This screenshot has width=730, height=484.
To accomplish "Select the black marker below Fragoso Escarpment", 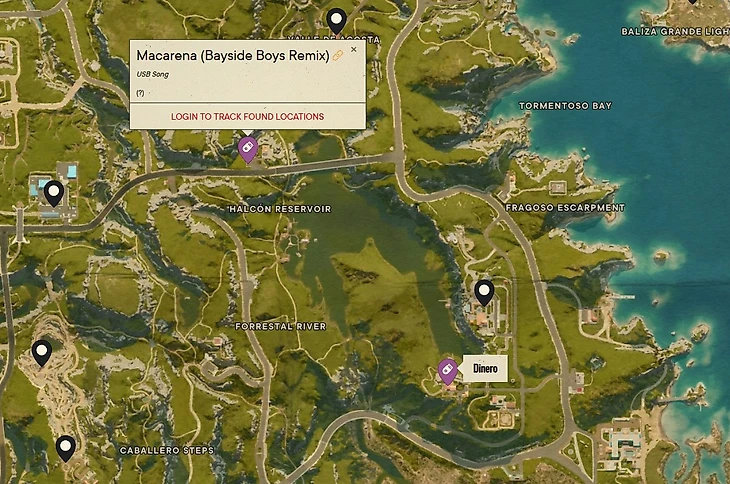I will [x=484, y=292].
